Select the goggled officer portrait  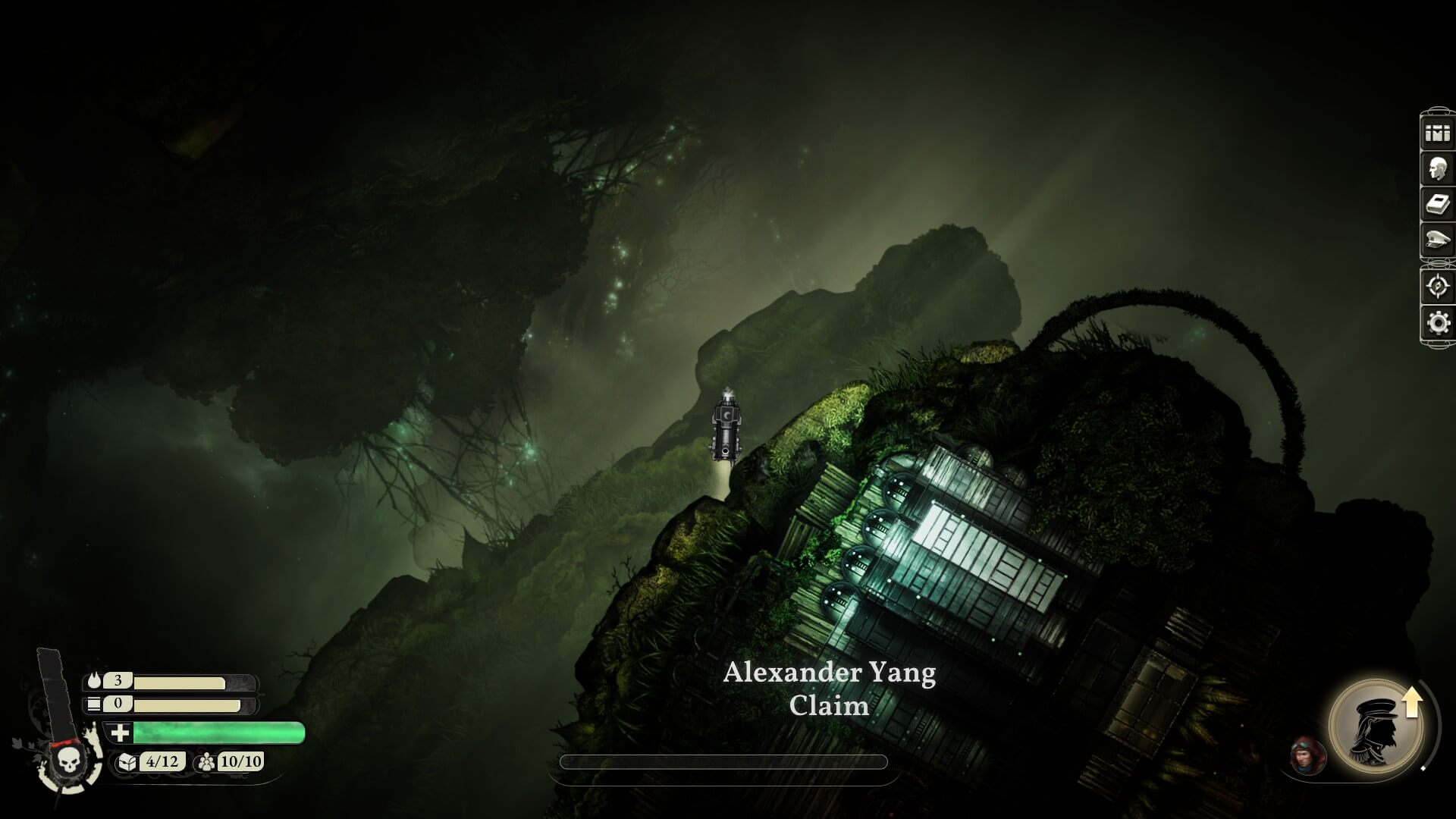point(1307,755)
